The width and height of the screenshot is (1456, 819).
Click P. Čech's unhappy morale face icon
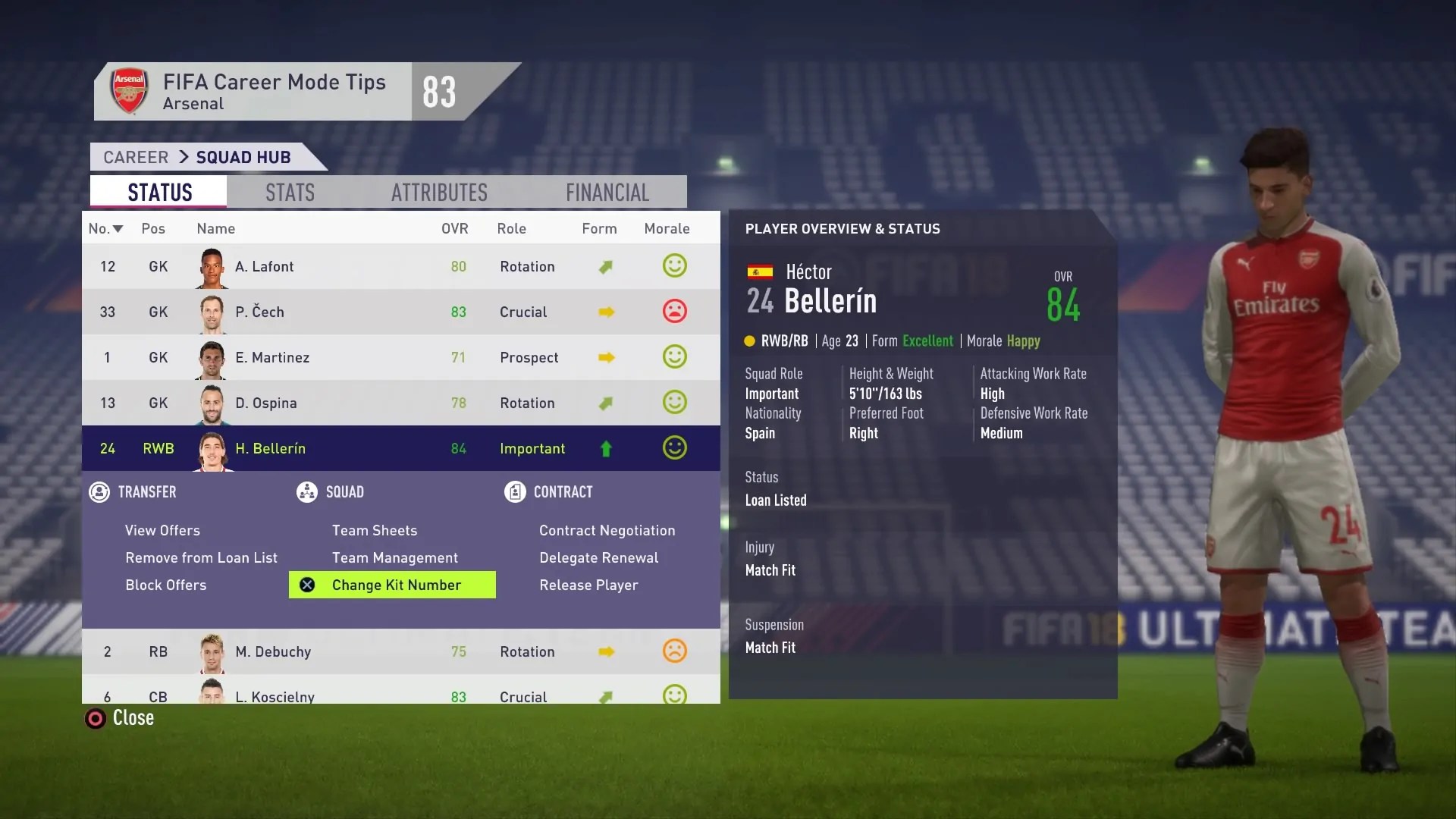[x=674, y=312]
